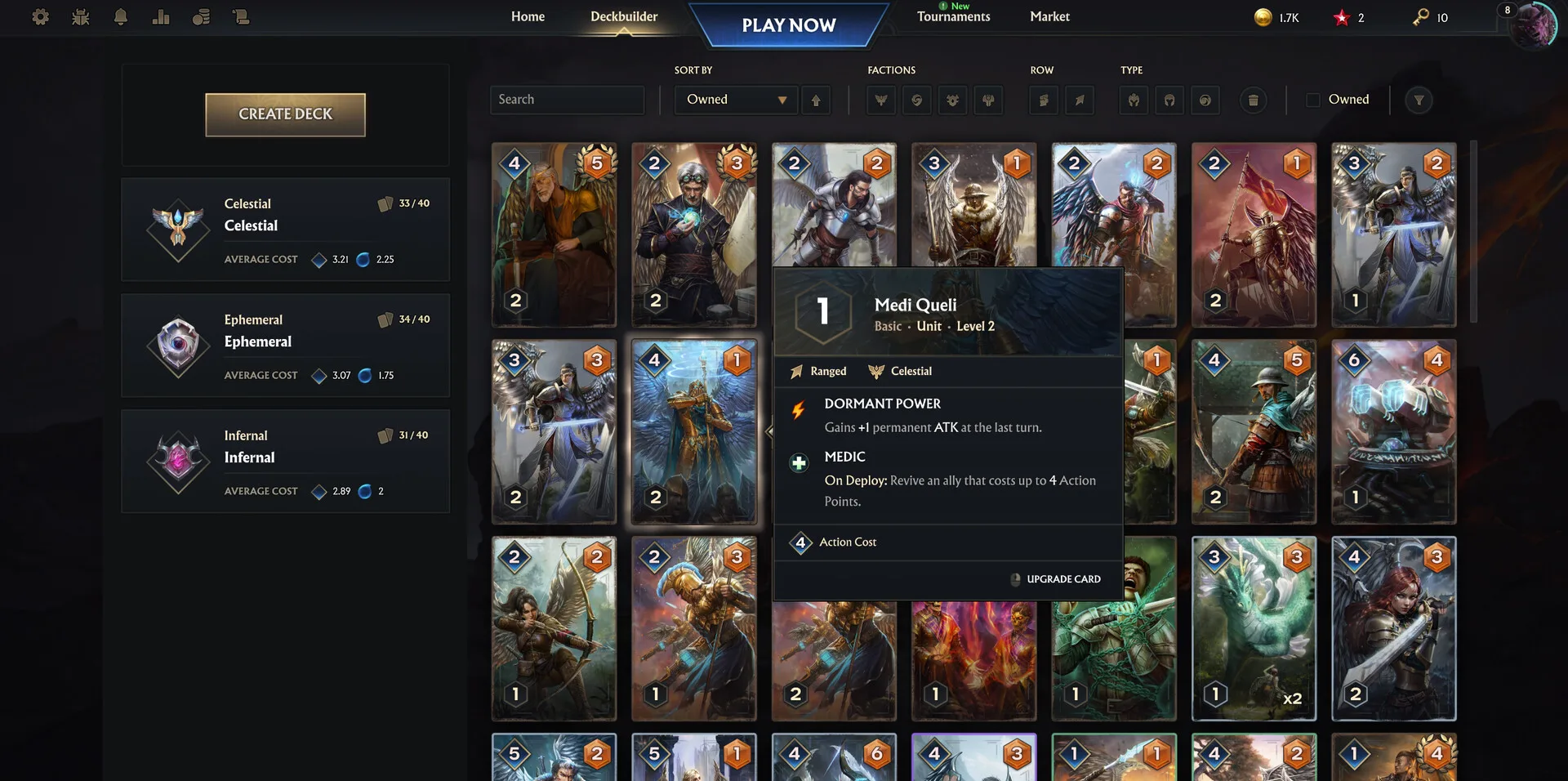Click the Search input field
The image size is (1568, 781).
point(567,100)
